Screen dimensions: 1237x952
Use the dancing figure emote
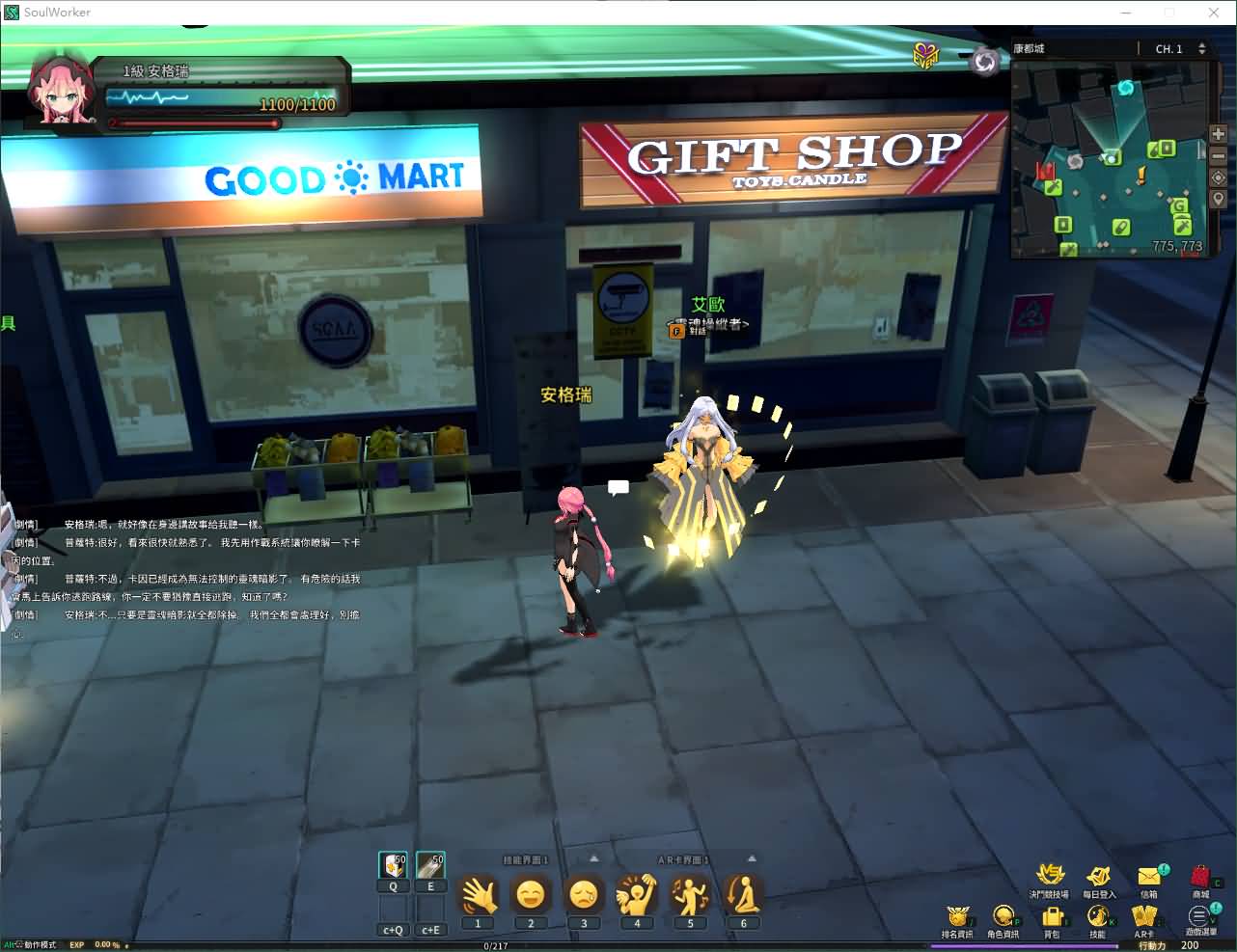(690, 895)
